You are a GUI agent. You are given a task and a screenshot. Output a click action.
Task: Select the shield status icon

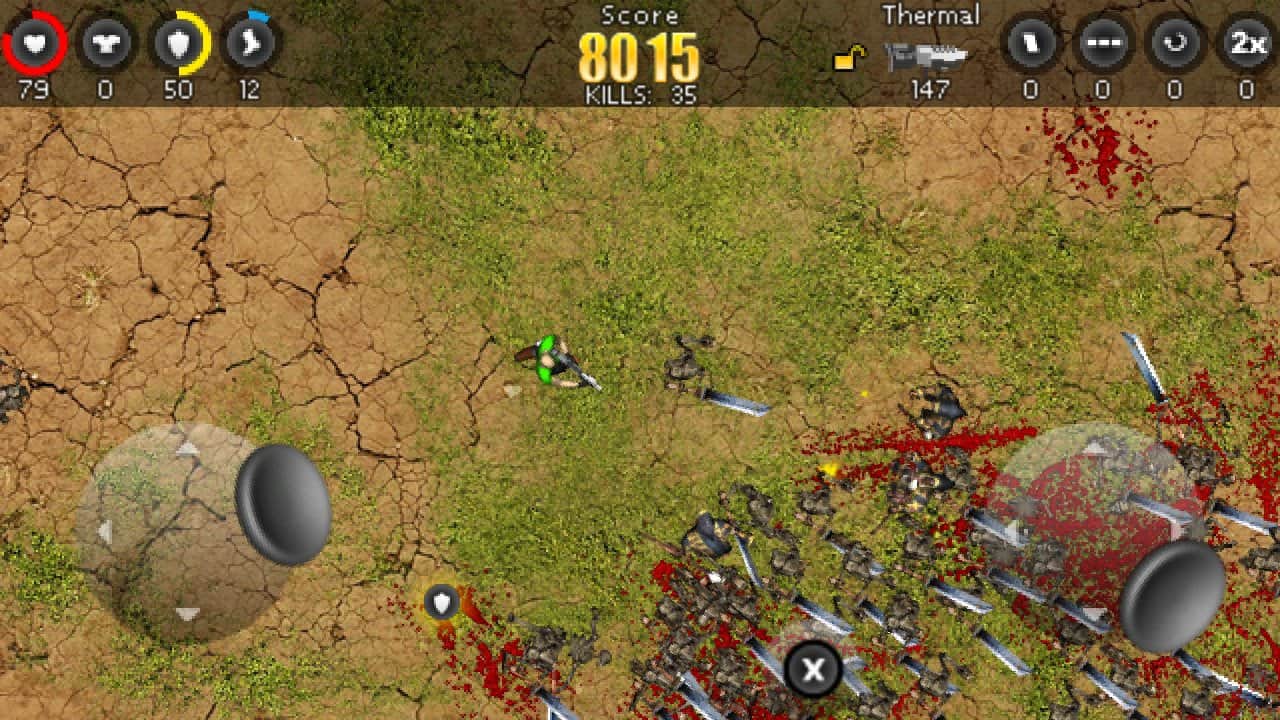pos(177,42)
